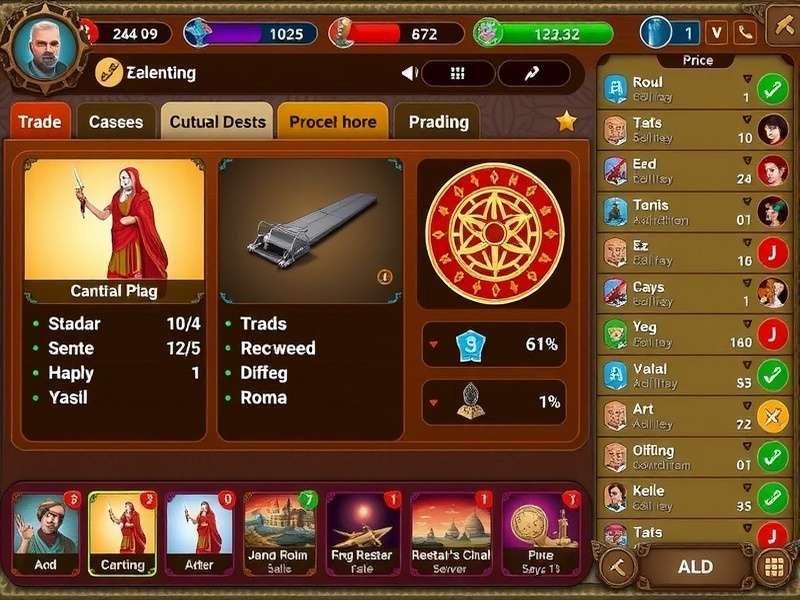Open the phone call icon at top
This screenshot has width=800, height=600.
click(x=745, y=33)
